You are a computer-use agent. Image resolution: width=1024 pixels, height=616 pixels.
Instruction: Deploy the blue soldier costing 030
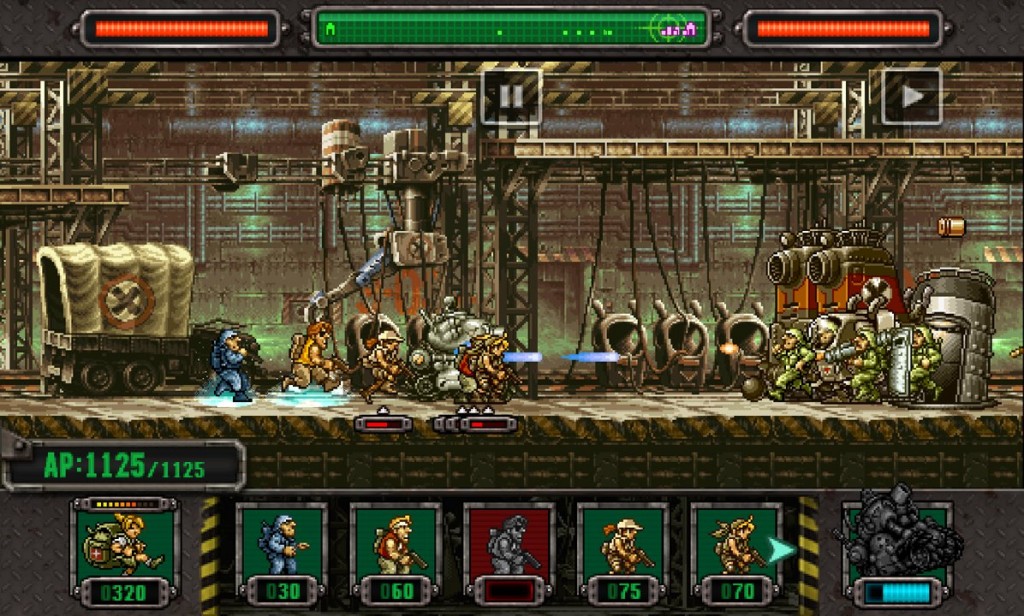point(281,553)
